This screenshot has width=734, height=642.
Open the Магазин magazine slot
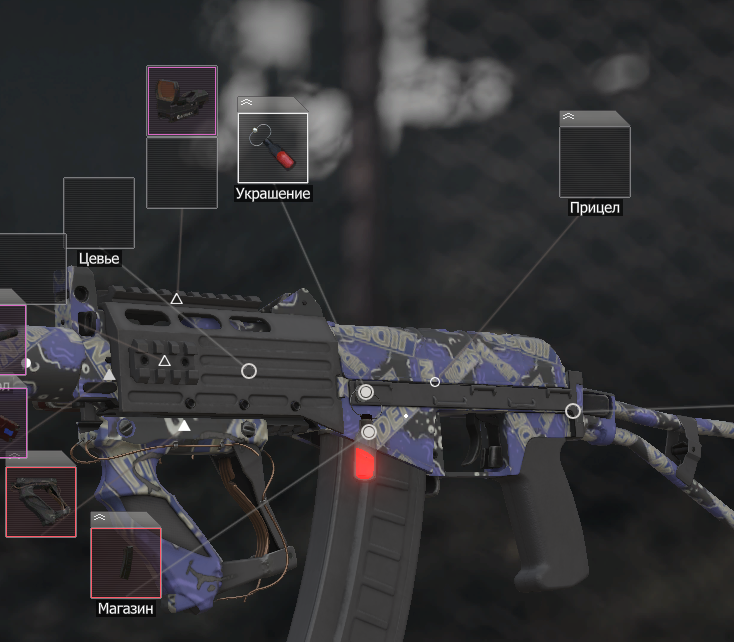point(126,562)
